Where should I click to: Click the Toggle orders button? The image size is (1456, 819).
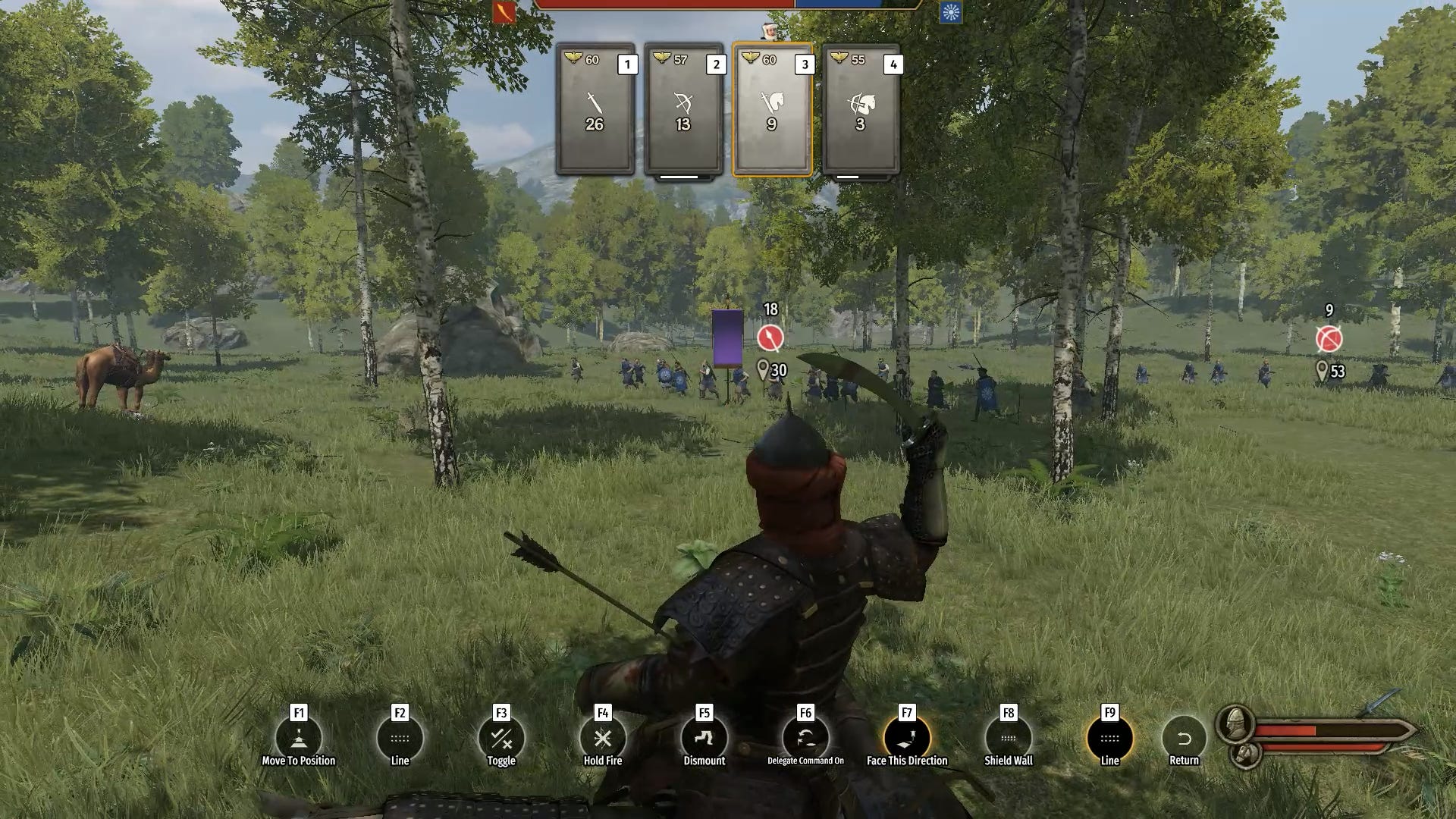click(501, 738)
